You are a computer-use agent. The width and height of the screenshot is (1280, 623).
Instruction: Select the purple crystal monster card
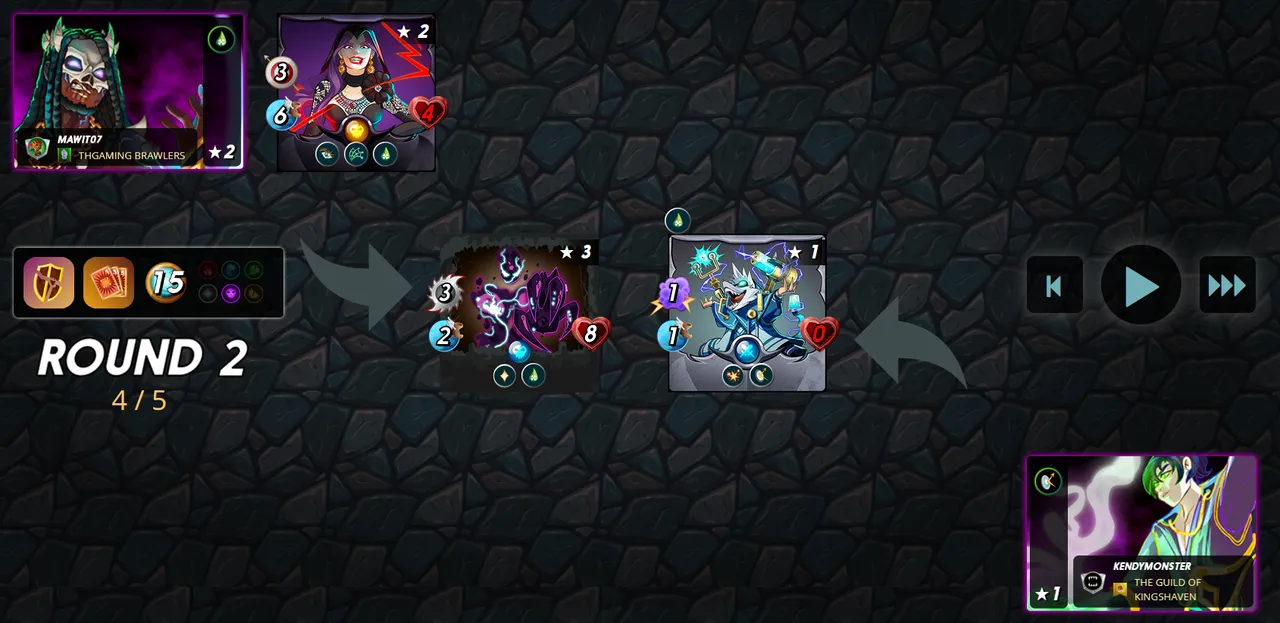(520, 312)
